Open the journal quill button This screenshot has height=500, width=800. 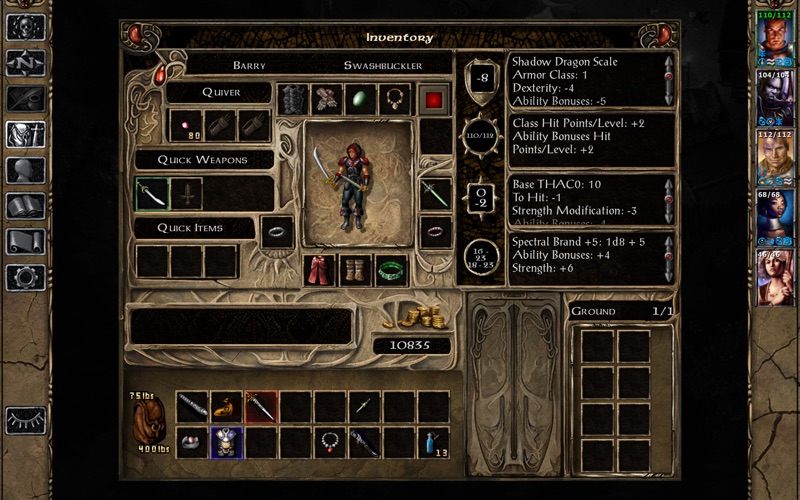25,99
